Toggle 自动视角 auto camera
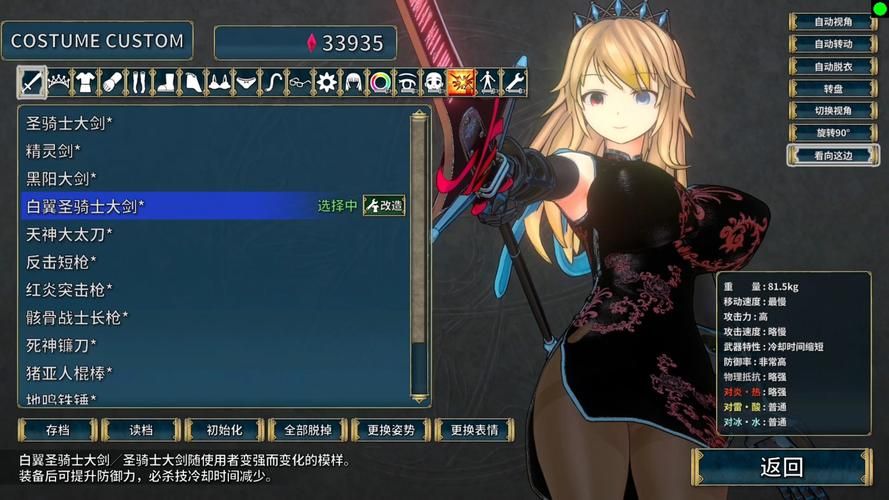 832,22
